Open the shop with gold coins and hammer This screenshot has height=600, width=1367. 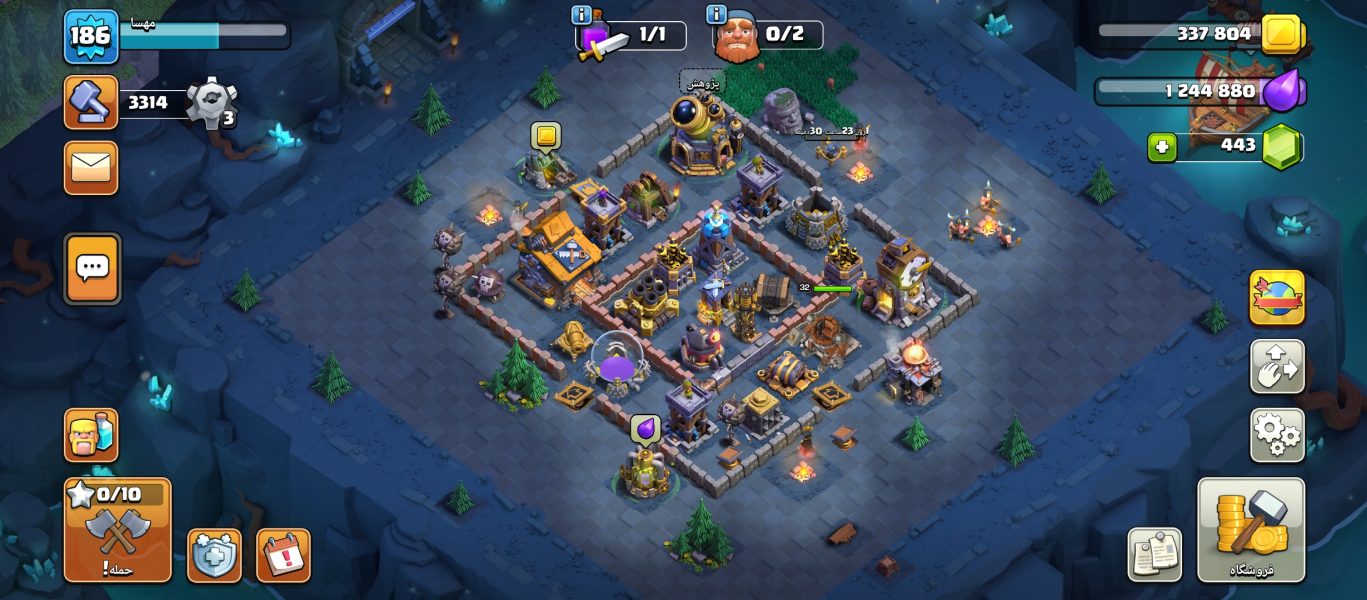tap(1251, 530)
